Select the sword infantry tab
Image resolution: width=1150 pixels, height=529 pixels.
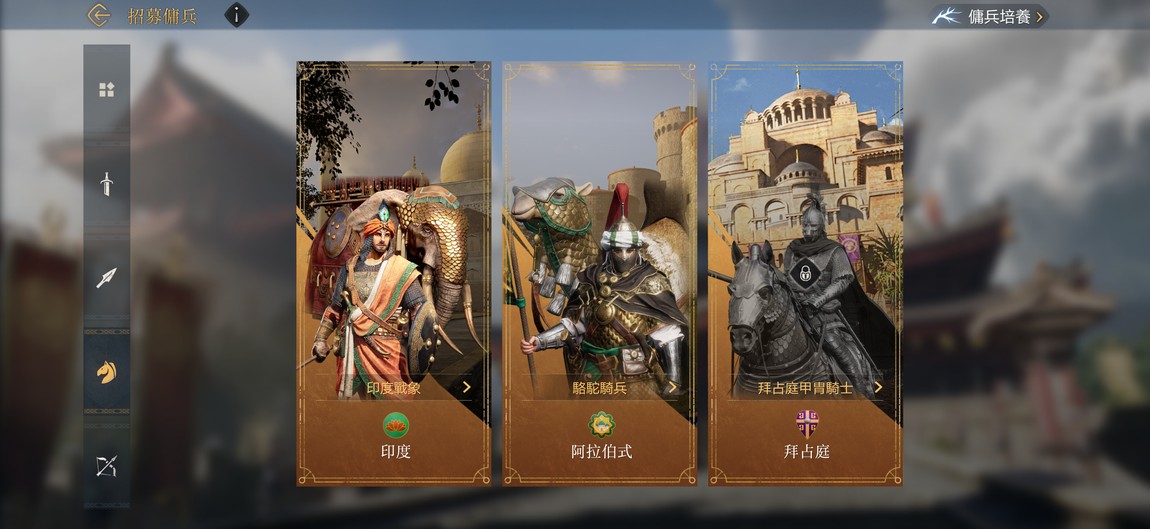tap(106, 184)
